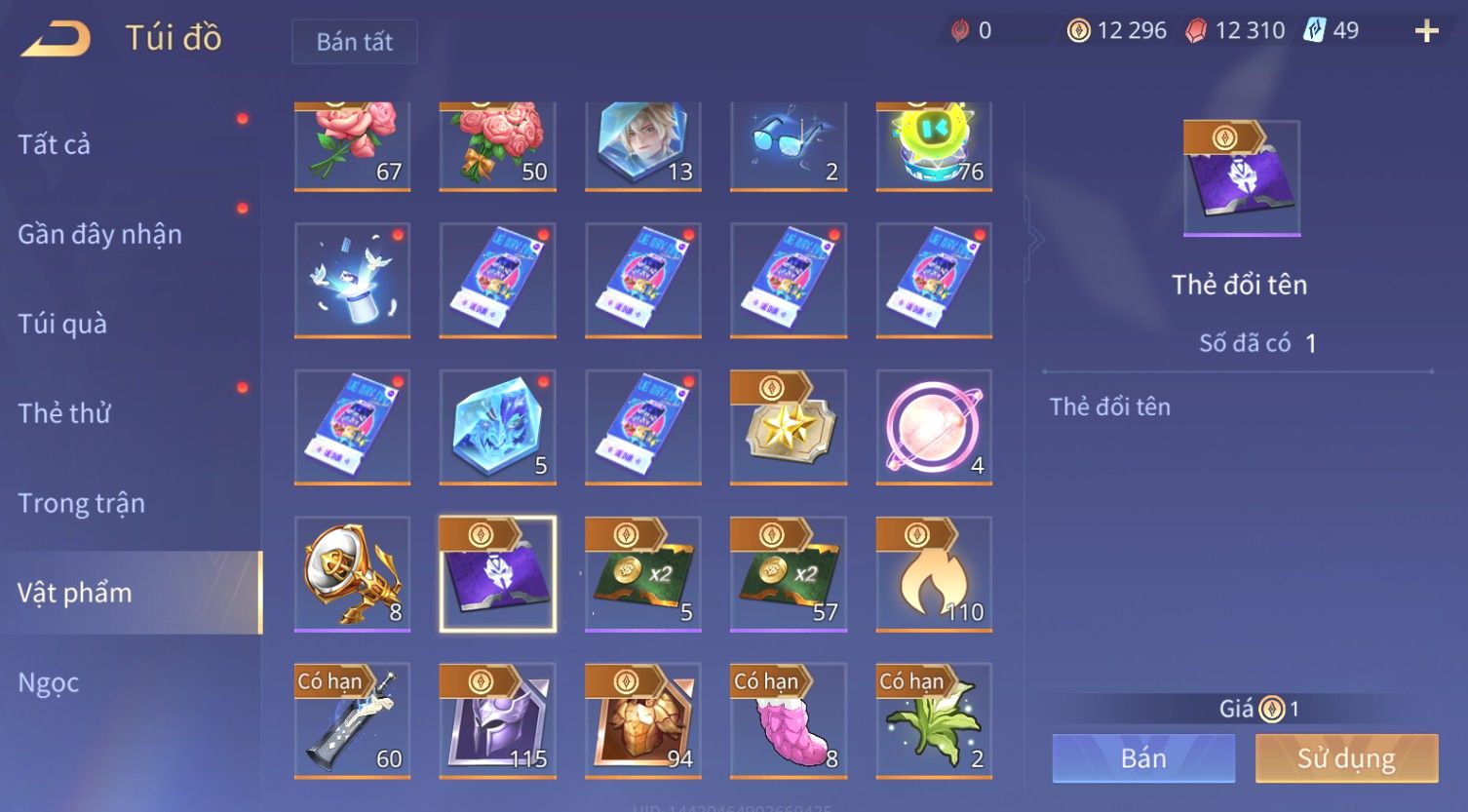Choose the golden megaphone item slot
Screen dimensions: 1468x812
(x=352, y=574)
